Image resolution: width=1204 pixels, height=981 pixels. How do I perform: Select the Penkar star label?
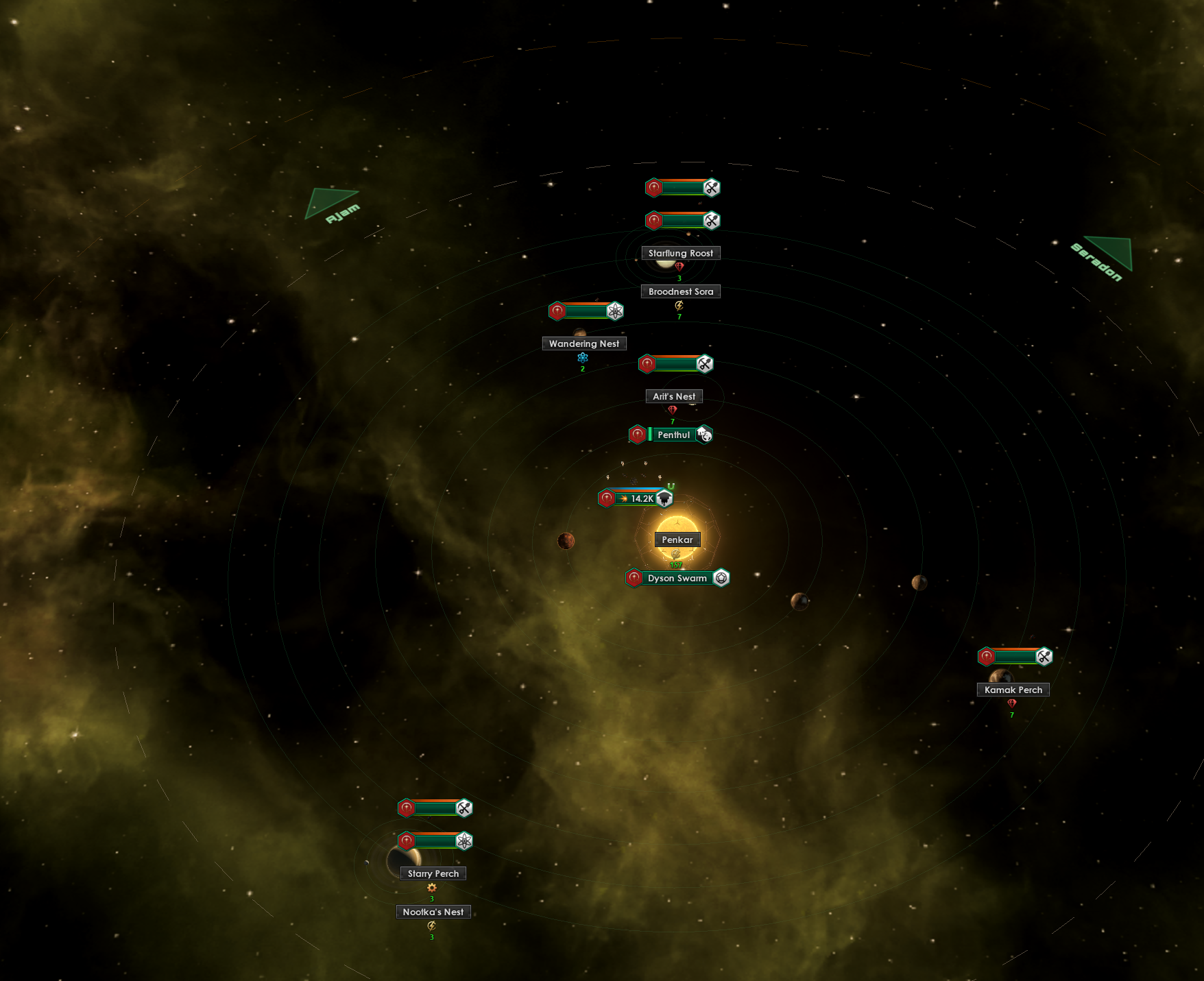(678, 540)
